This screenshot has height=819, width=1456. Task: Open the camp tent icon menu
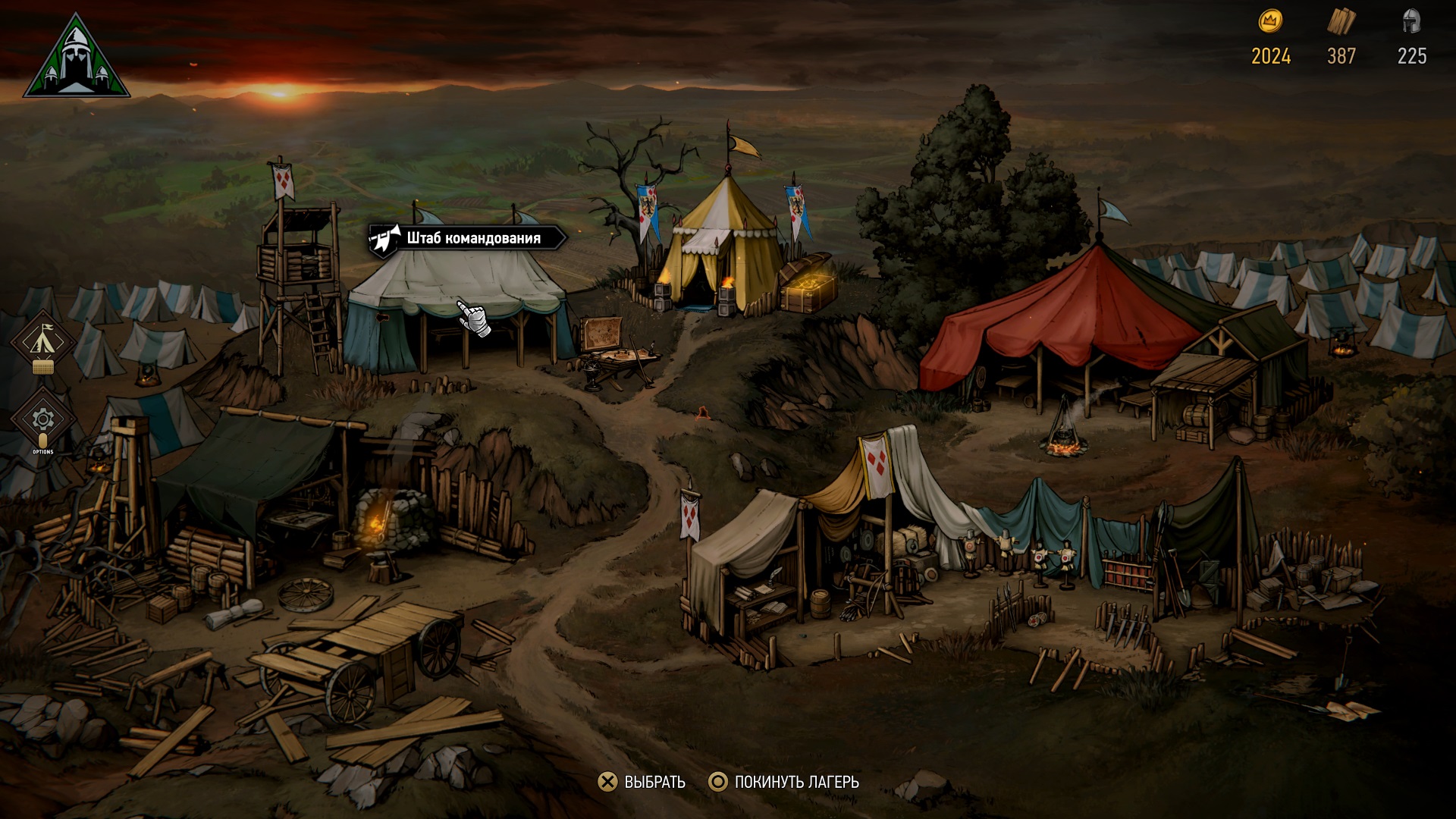(x=42, y=340)
